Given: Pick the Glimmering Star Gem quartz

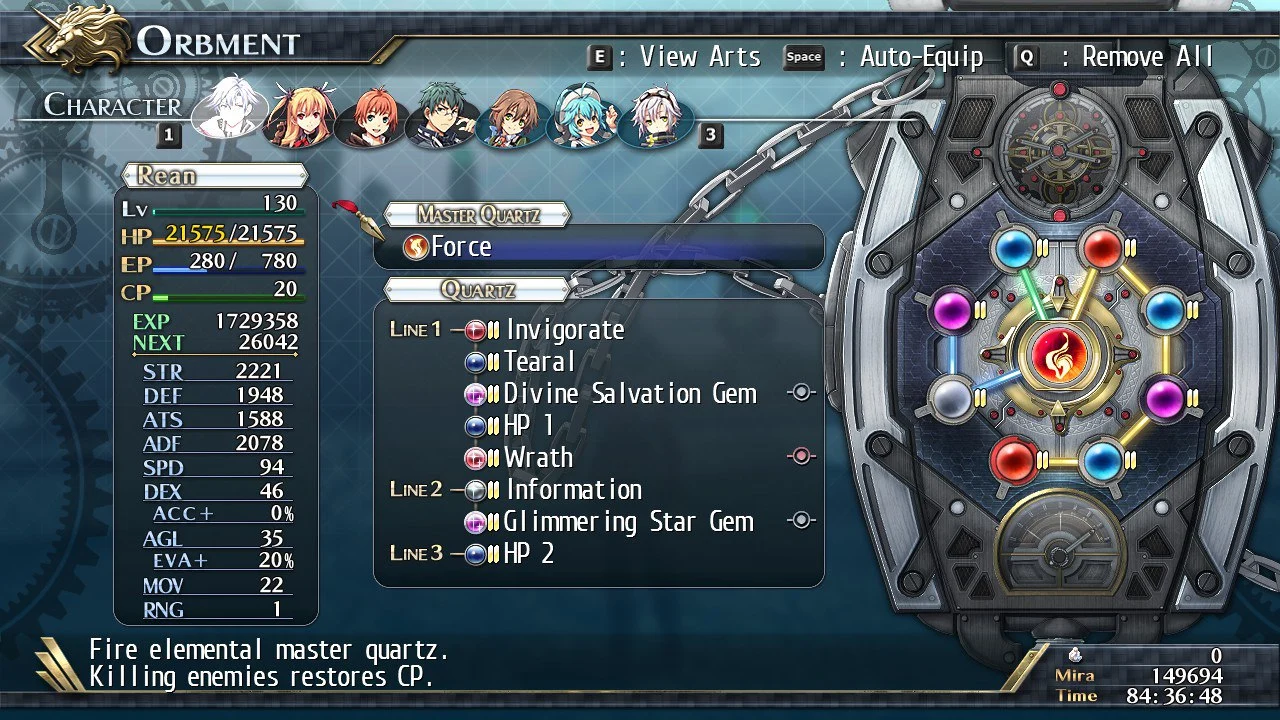Looking at the screenshot, I should click(628, 522).
